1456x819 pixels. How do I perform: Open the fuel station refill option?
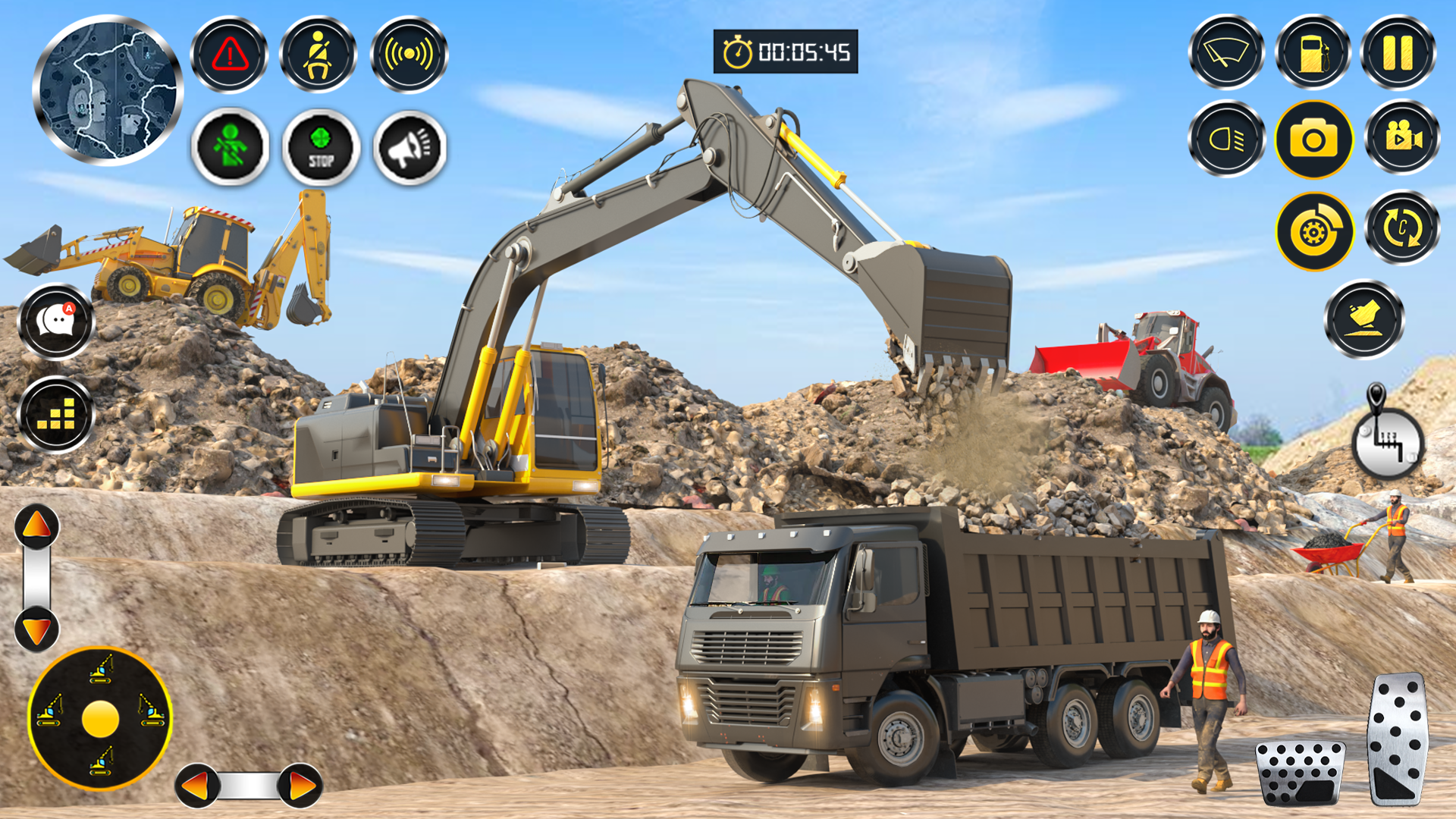point(1314,55)
